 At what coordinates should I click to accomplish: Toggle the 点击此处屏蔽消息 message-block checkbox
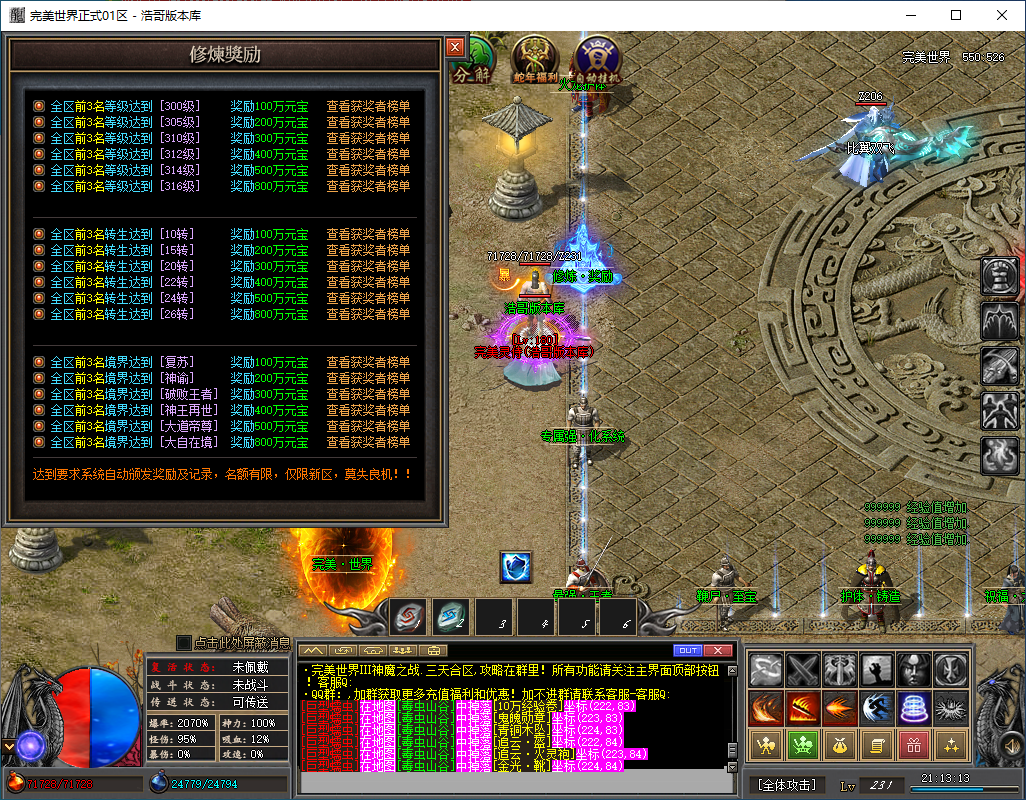point(183,643)
